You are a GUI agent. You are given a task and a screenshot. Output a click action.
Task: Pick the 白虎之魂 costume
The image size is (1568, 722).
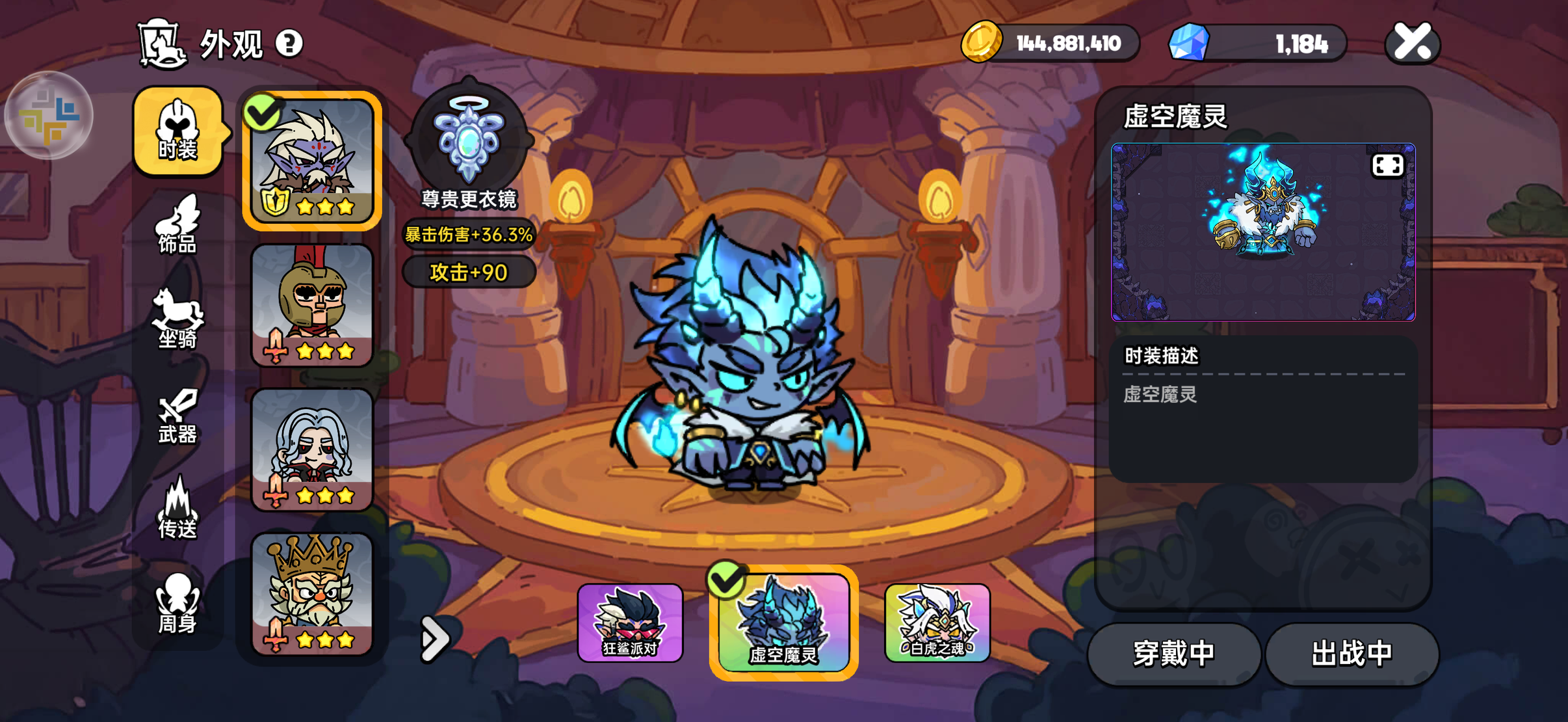(937, 622)
